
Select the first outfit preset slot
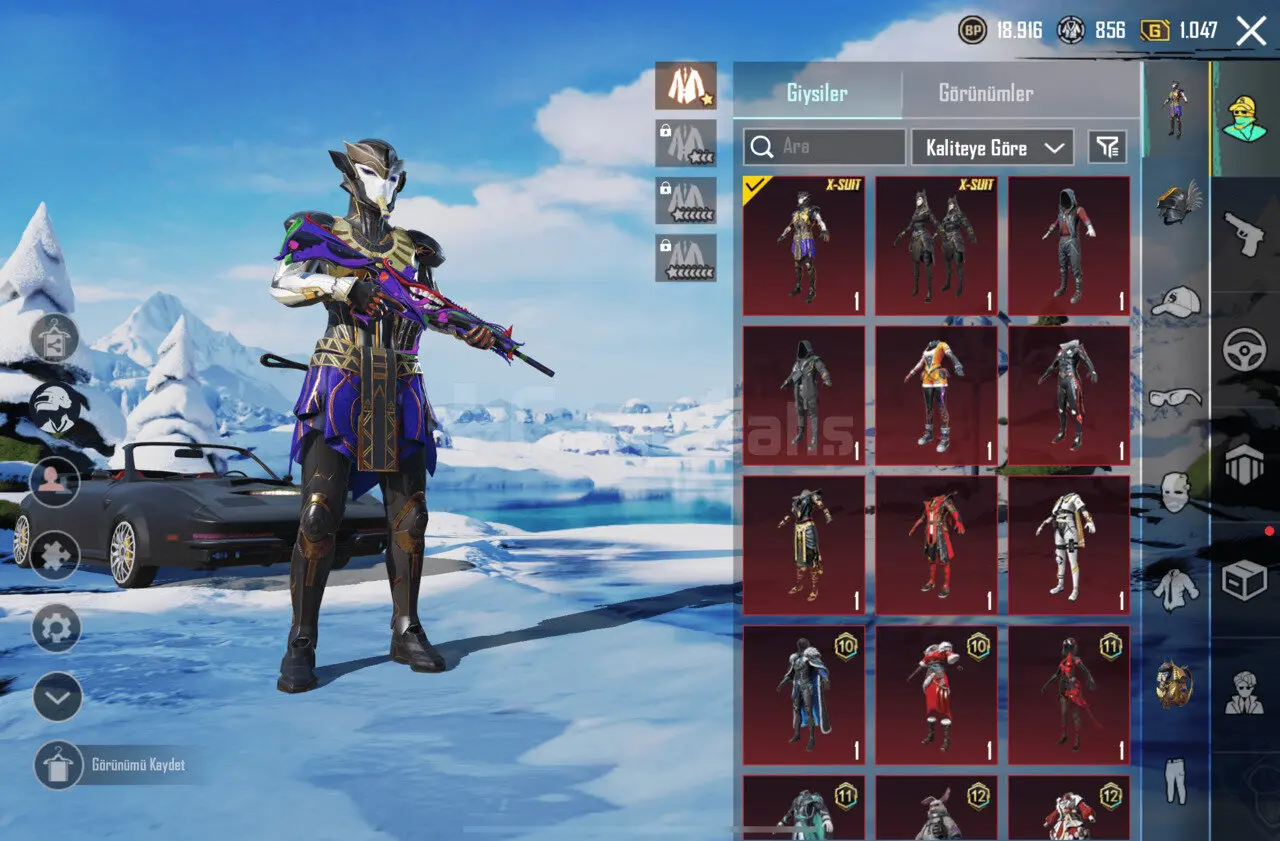pos(686,86)
